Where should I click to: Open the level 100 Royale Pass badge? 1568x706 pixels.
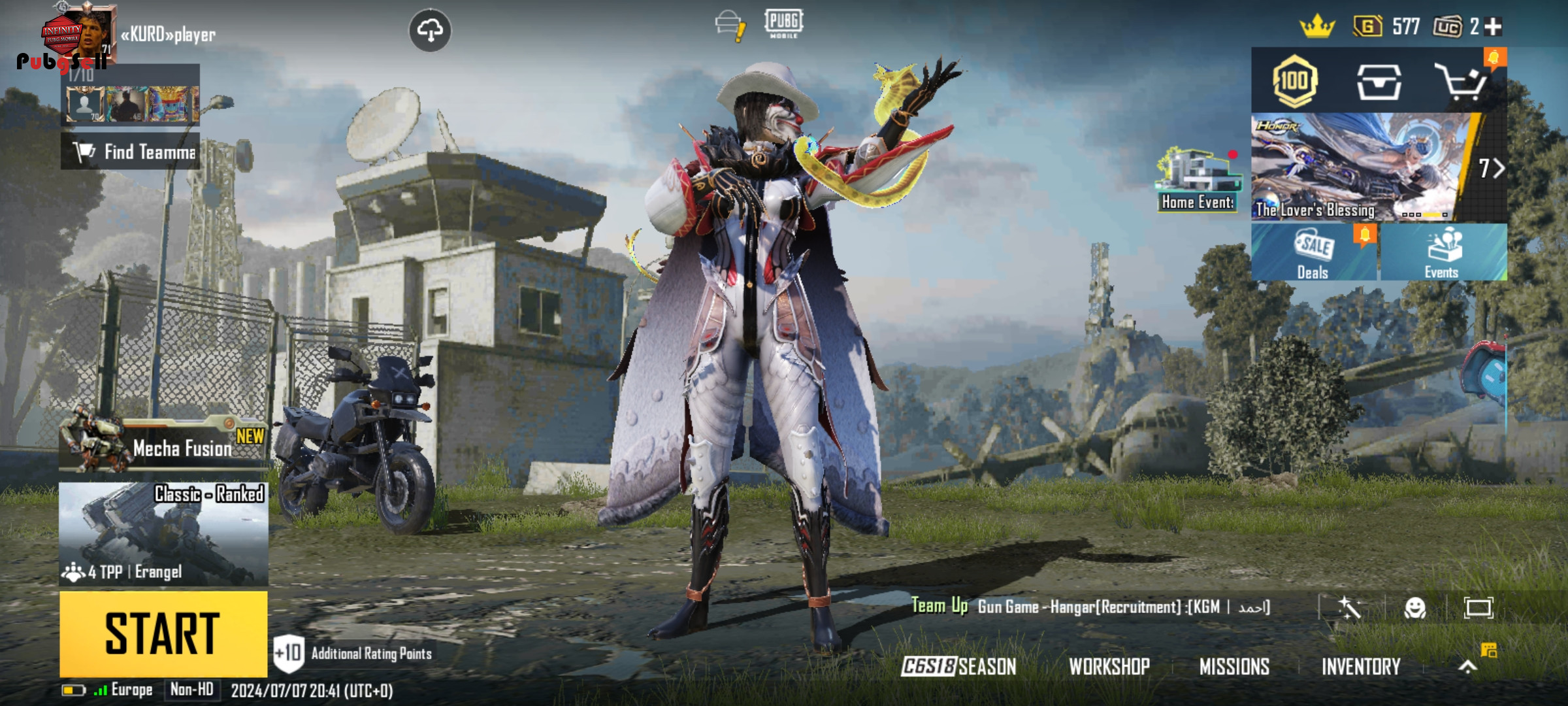pos(1294,82)
